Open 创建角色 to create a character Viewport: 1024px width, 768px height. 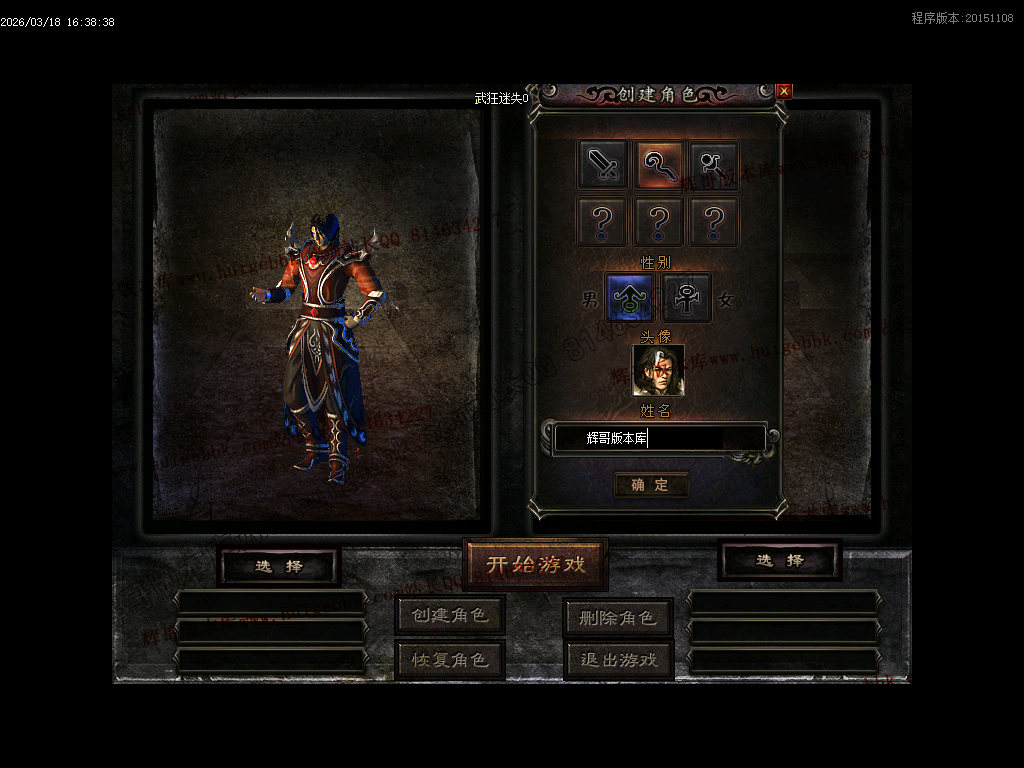[x=450, y=615]
